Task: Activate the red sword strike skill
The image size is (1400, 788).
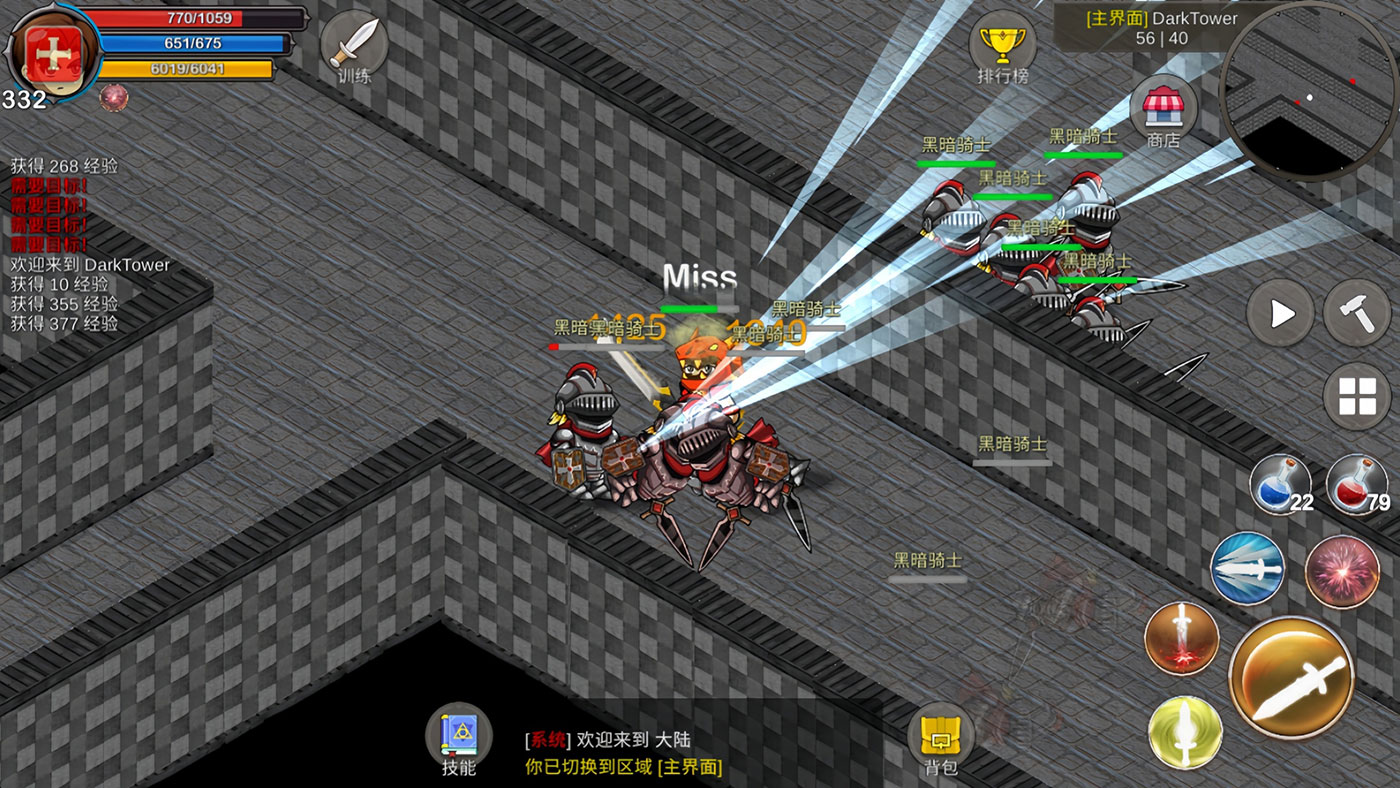Action: point(1182,638)
